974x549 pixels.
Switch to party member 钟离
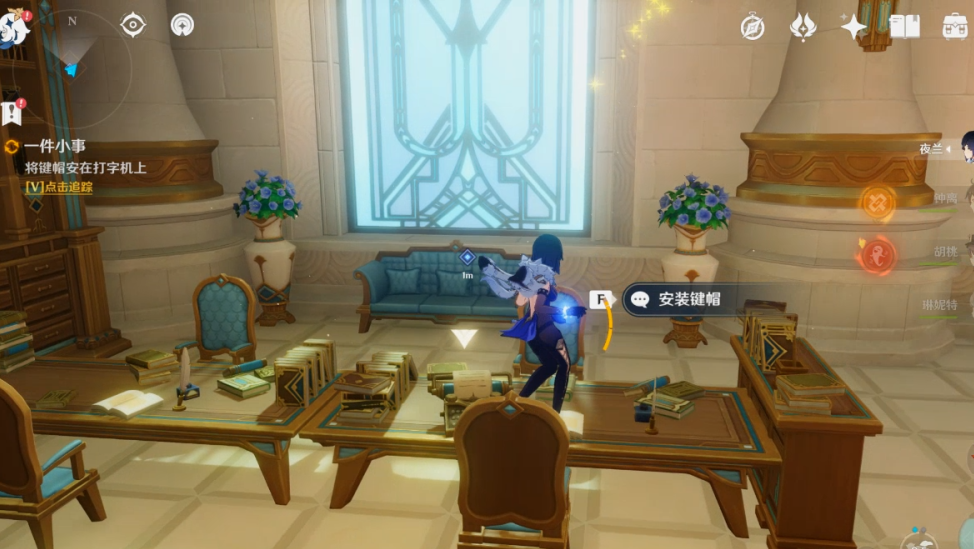tap(945, 199)
